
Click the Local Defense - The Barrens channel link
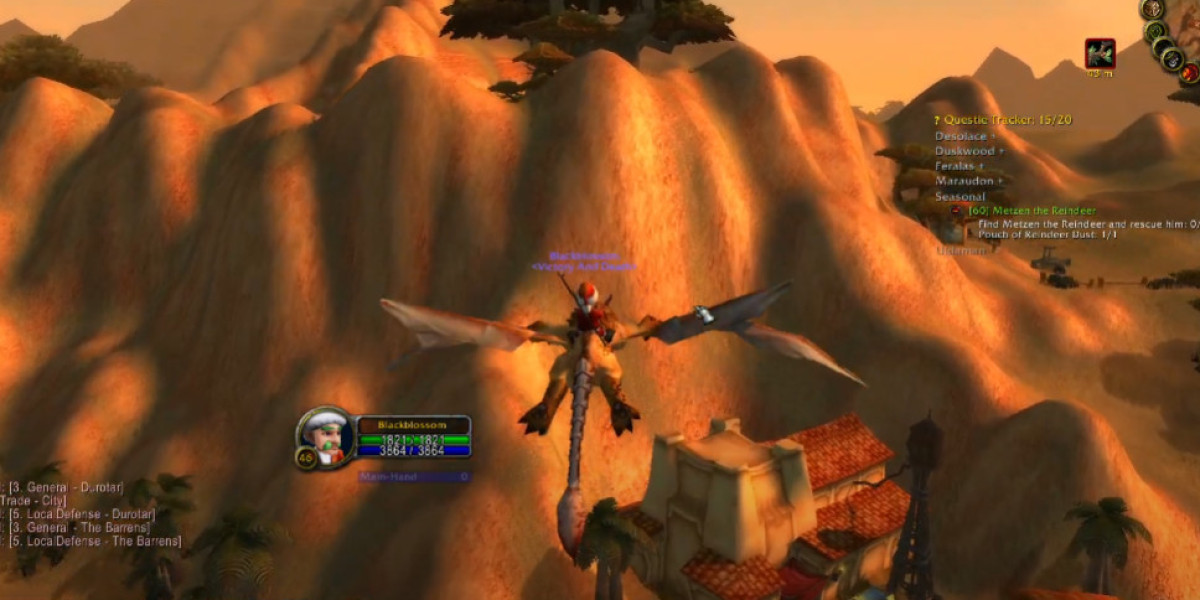click(95, 541)
